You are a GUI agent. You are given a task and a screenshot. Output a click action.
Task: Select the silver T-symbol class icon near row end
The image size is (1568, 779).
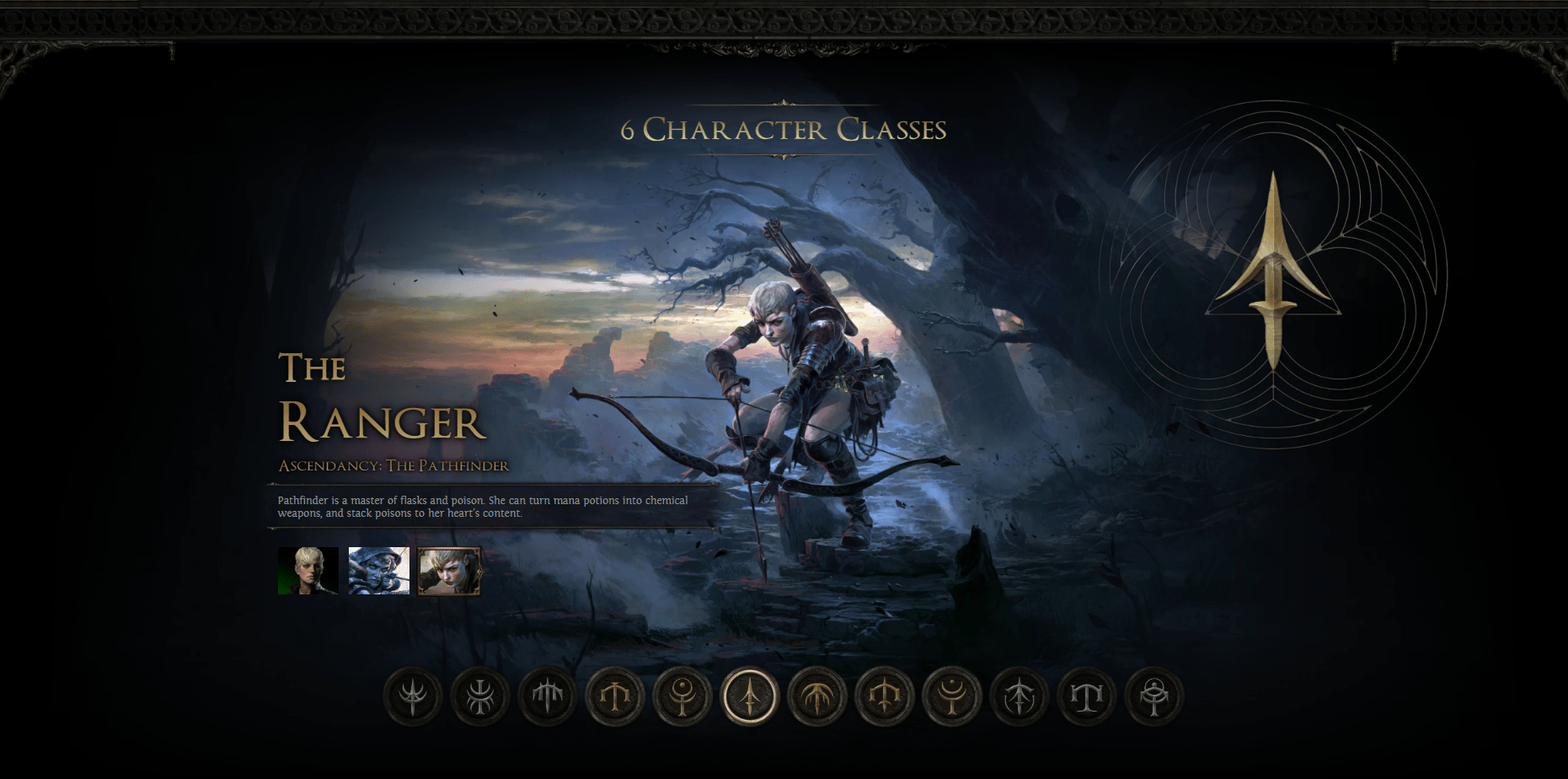[1087, 697]
